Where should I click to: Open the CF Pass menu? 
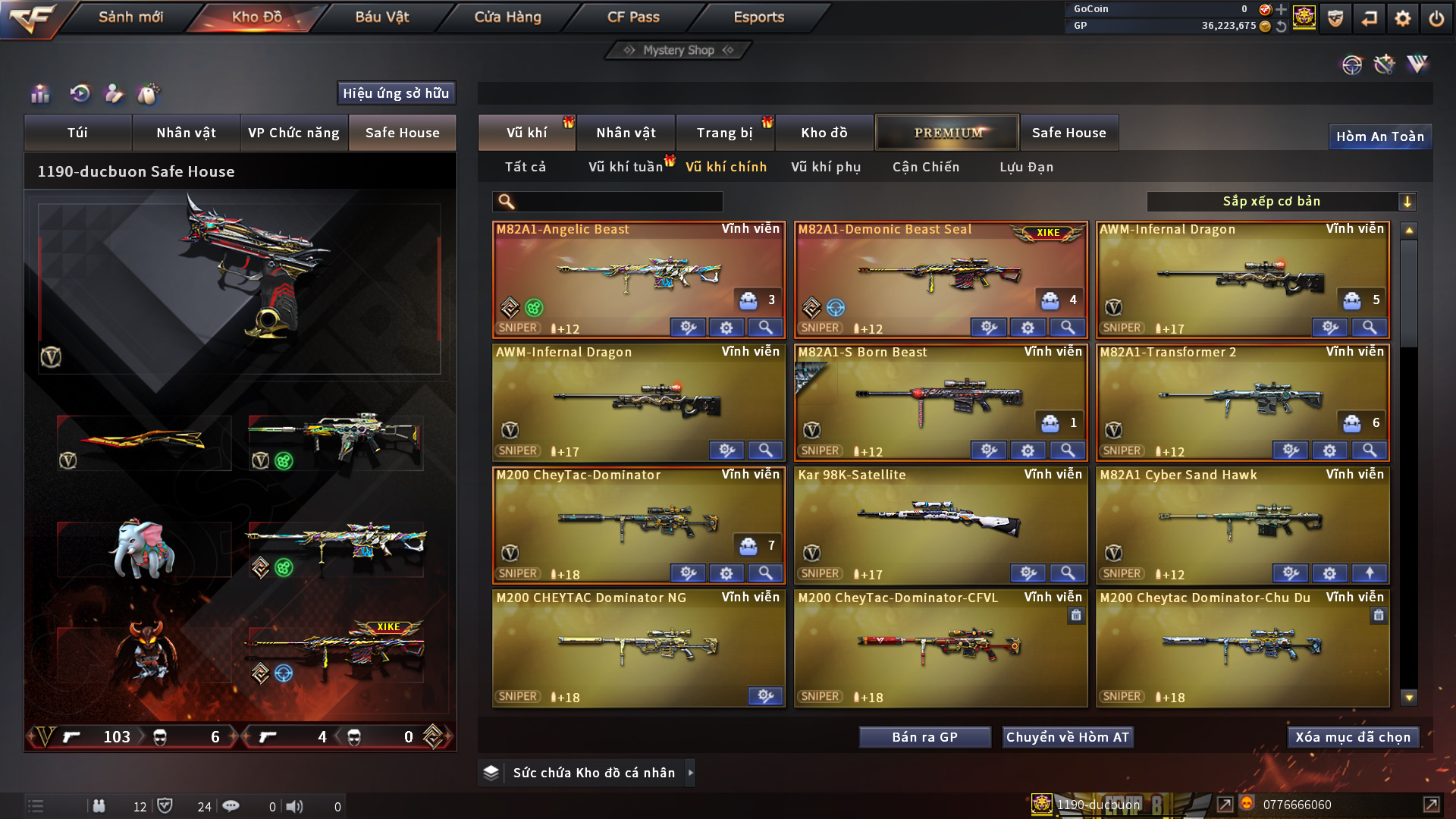(633, 17)
